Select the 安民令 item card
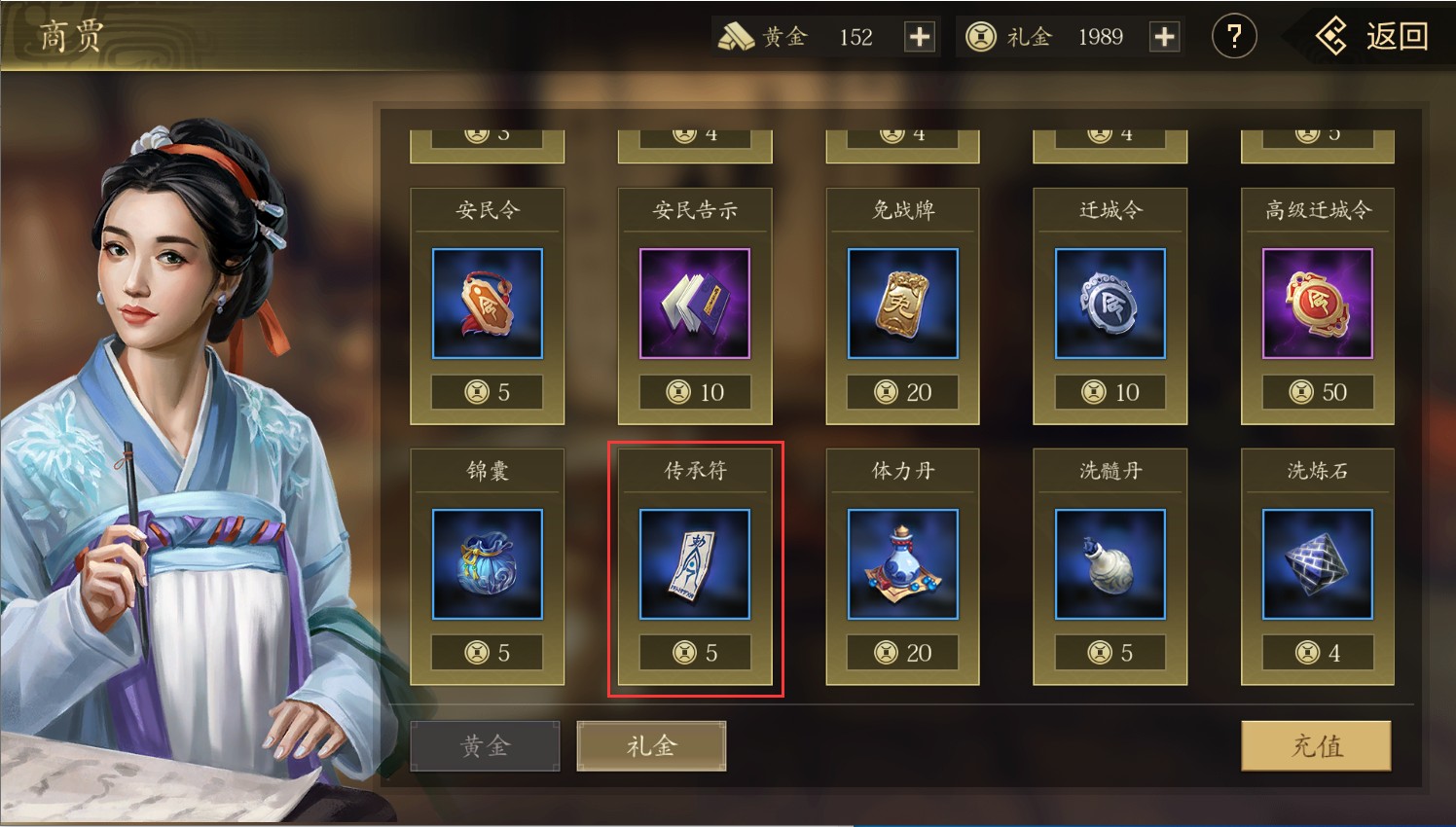This screenshot has width=1456, height=827. (x=488, y=305)
